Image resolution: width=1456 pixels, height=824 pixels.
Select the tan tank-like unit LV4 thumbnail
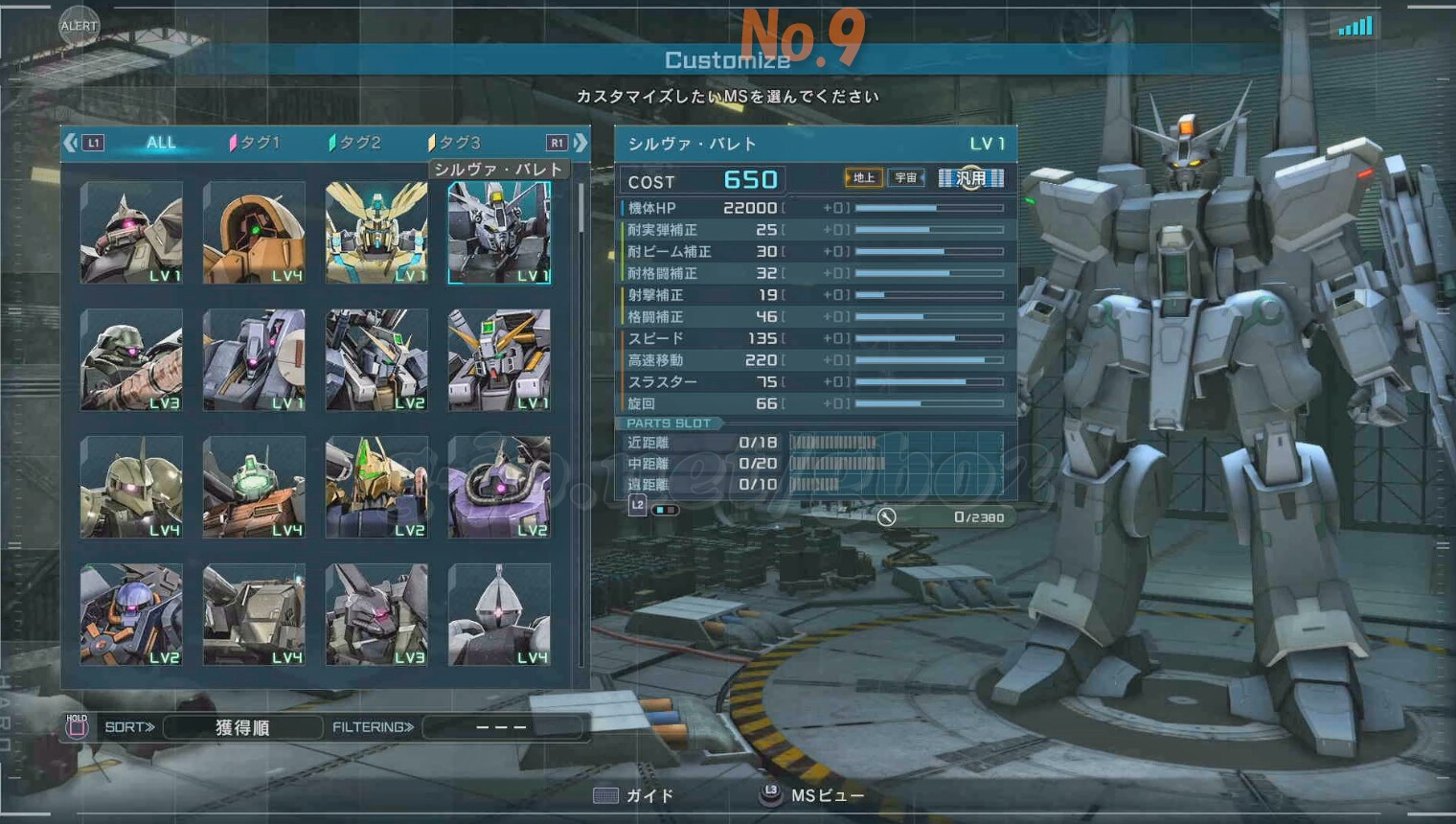pyautogui.click(x=254, y=615)
